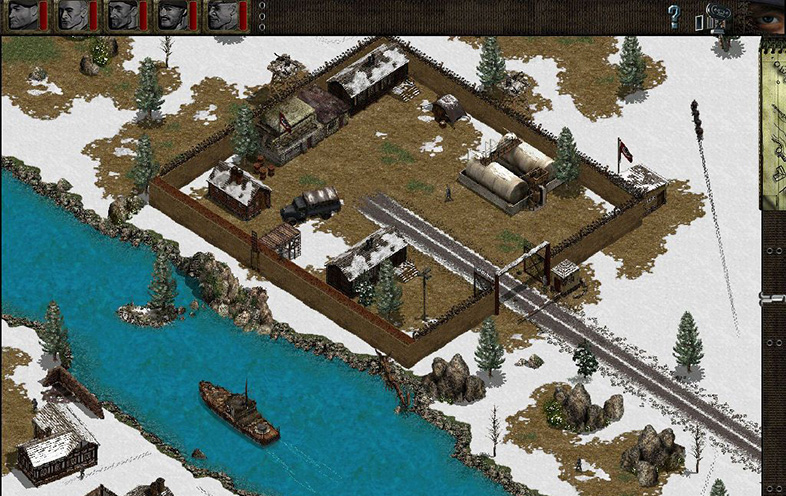This screenshot has height=496, width=786.
Task: Activate the film camera view icon
Action: [x=718, y=17]
